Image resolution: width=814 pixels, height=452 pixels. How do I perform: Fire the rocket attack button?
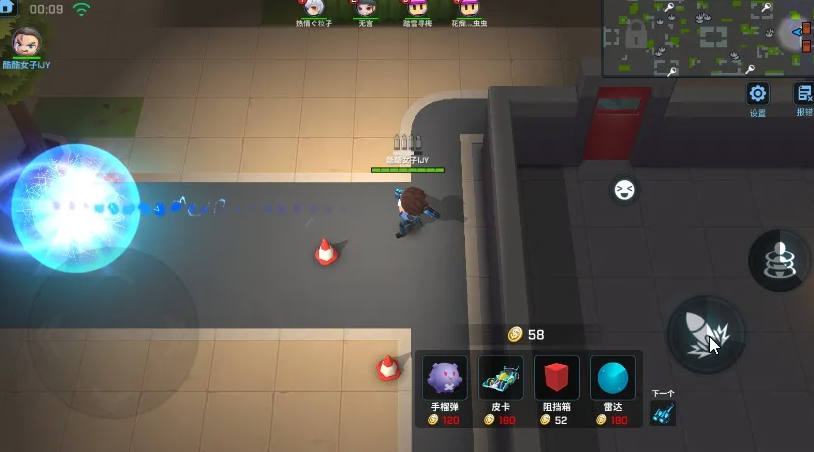pos(705,333)
